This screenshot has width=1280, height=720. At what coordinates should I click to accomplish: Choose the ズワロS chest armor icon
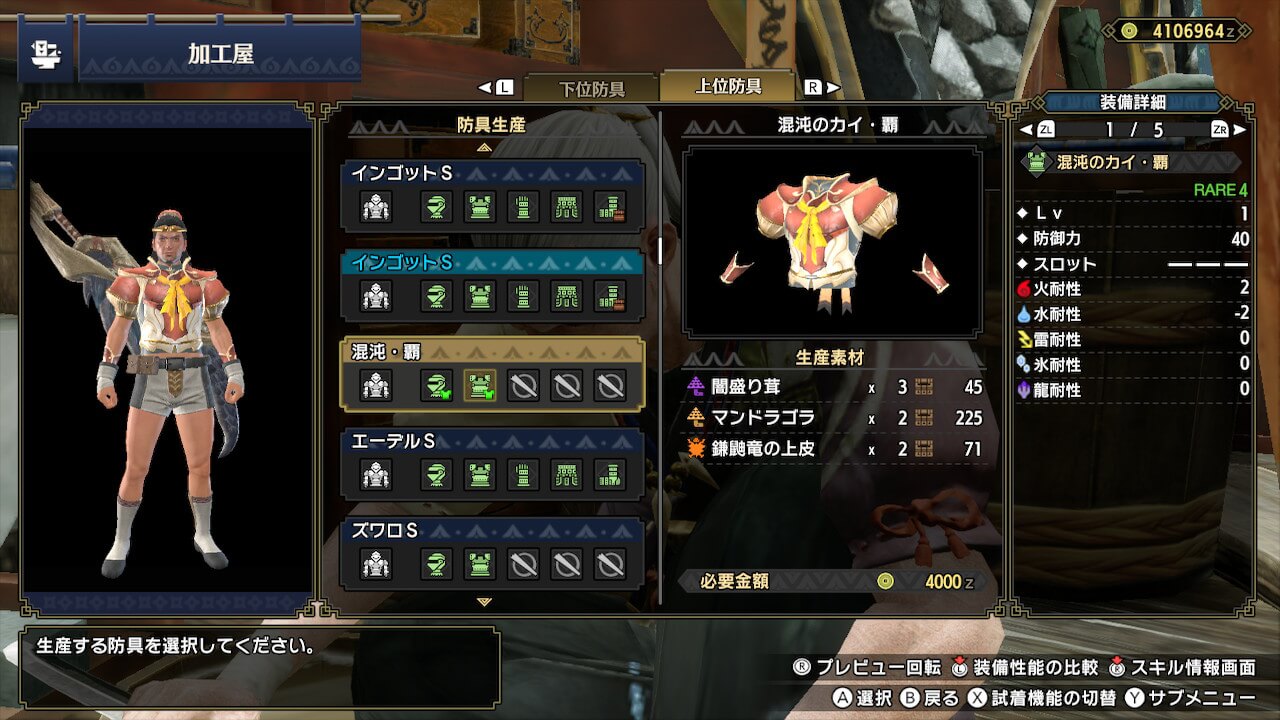(480, 564)
